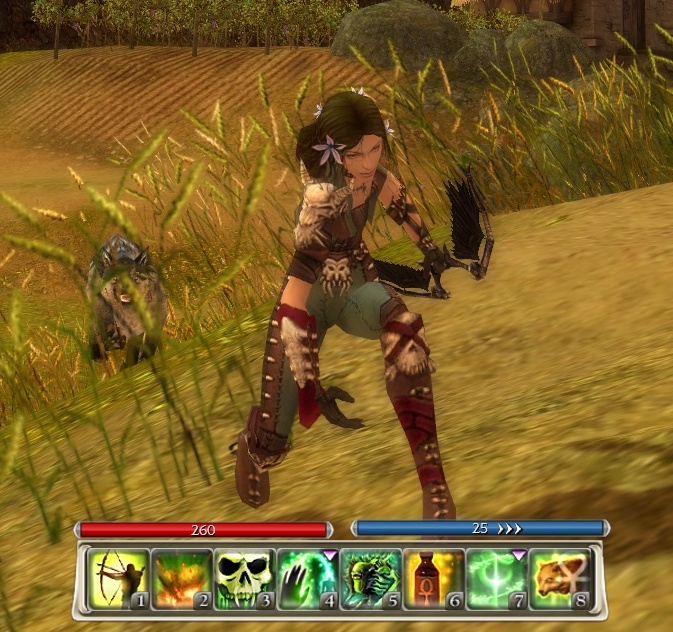Cast the white skull skill in slot 3
673x632 pixels.
(x=244, y=578)
